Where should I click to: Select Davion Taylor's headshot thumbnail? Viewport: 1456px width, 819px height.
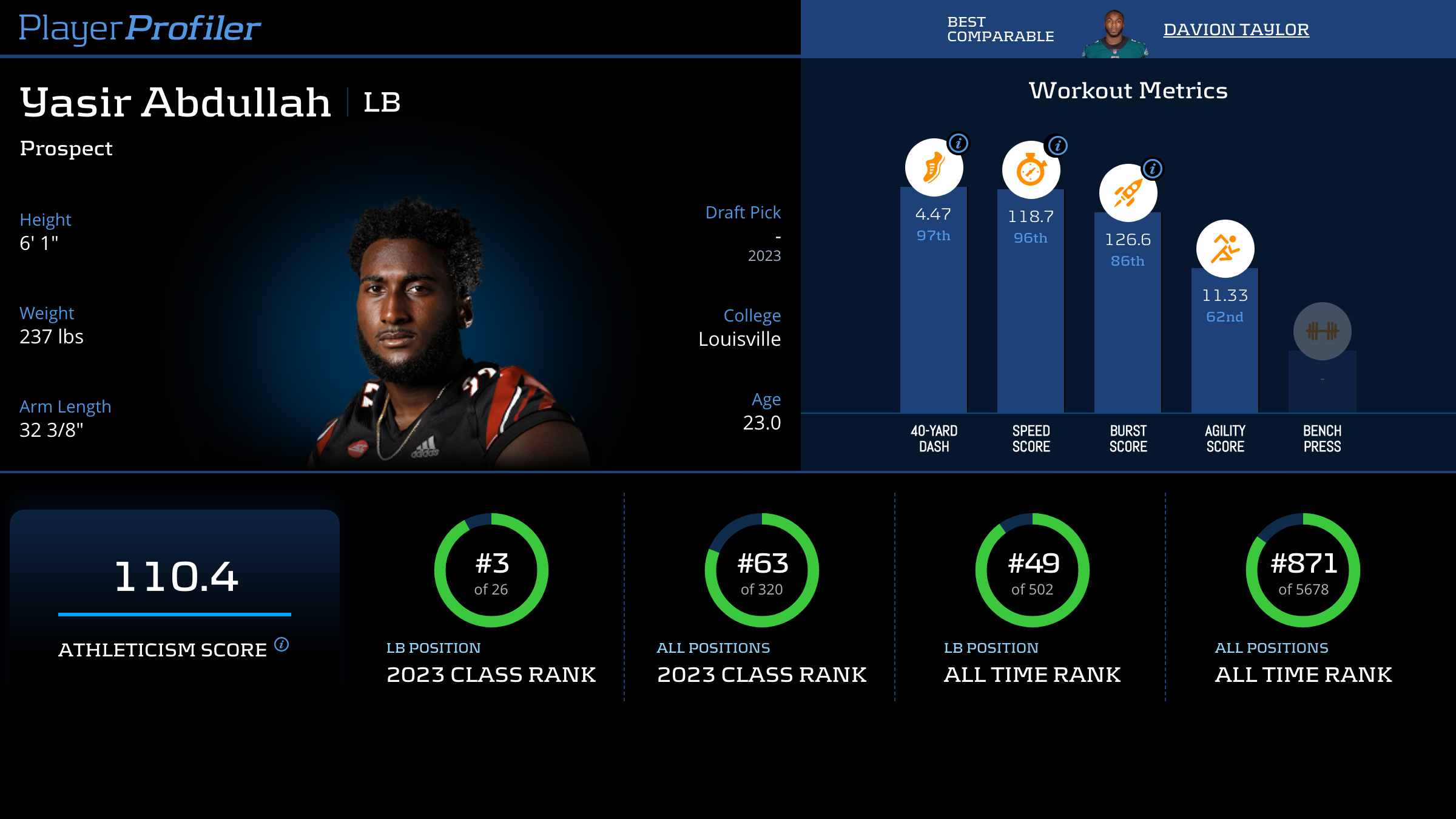pyautogui.click(x=1114, y=34)
